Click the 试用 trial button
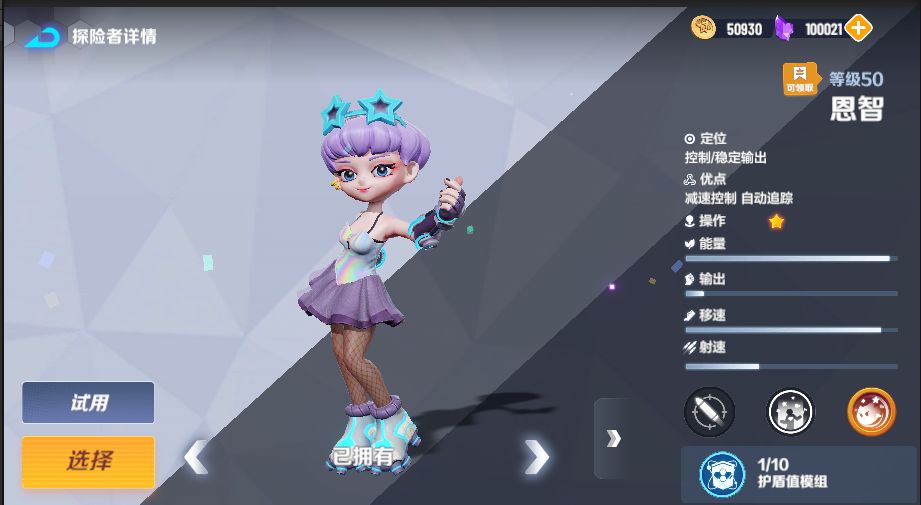Screen dimensions: 921x505 click(x=88, y=403)
